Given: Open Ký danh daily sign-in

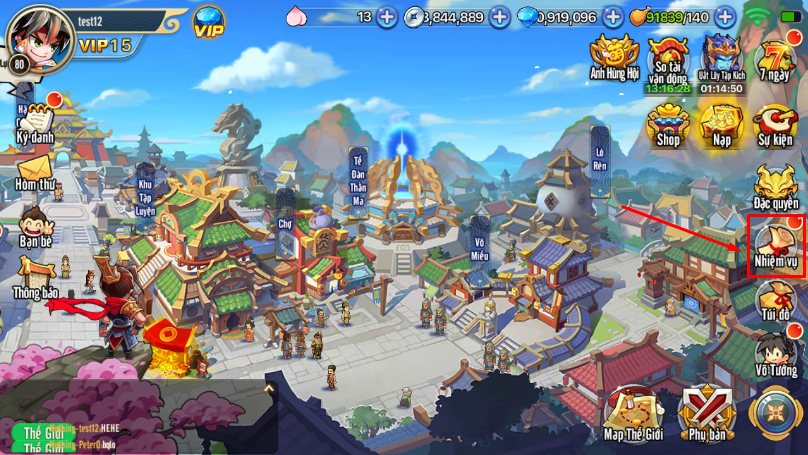Looking at the screenshot, I should click(35, 121).
